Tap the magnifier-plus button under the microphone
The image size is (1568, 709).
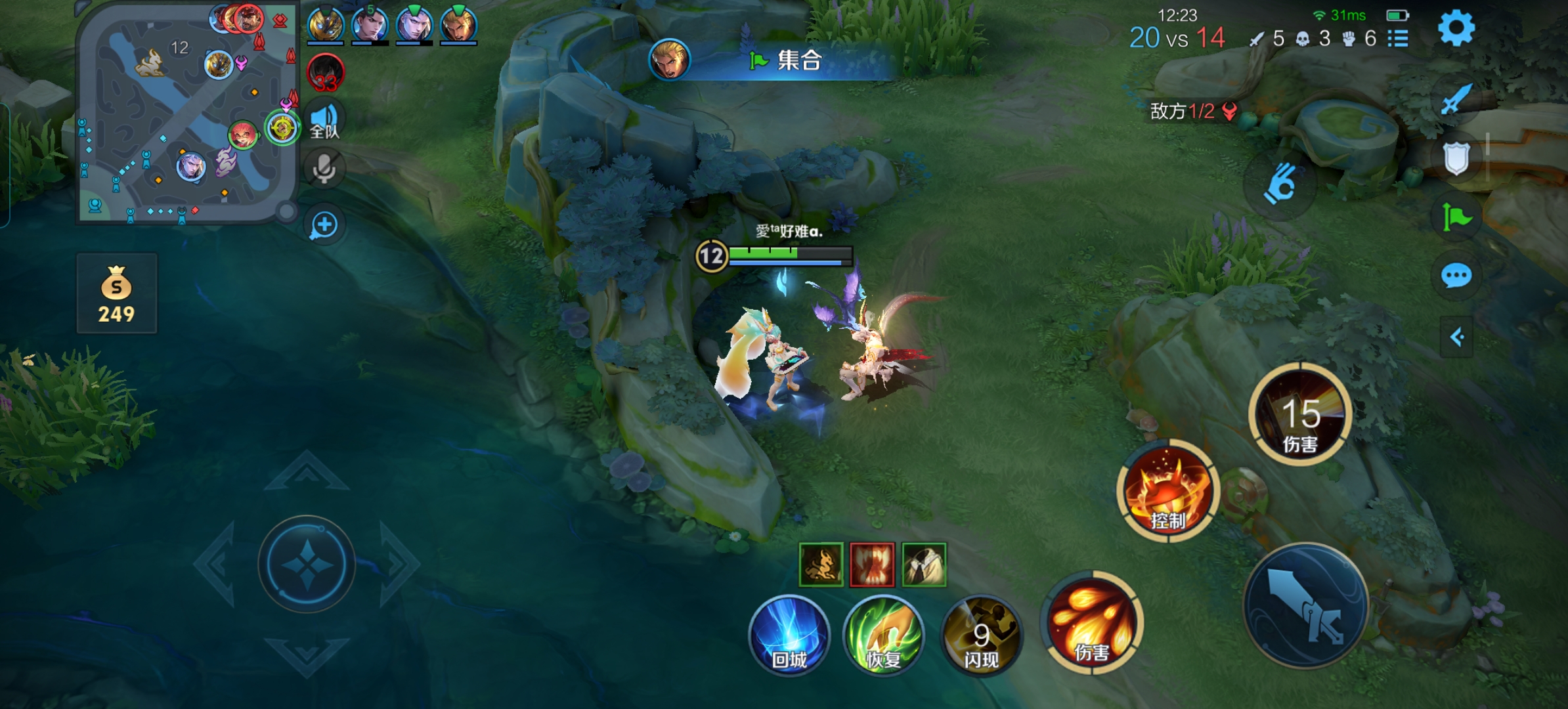324,225
